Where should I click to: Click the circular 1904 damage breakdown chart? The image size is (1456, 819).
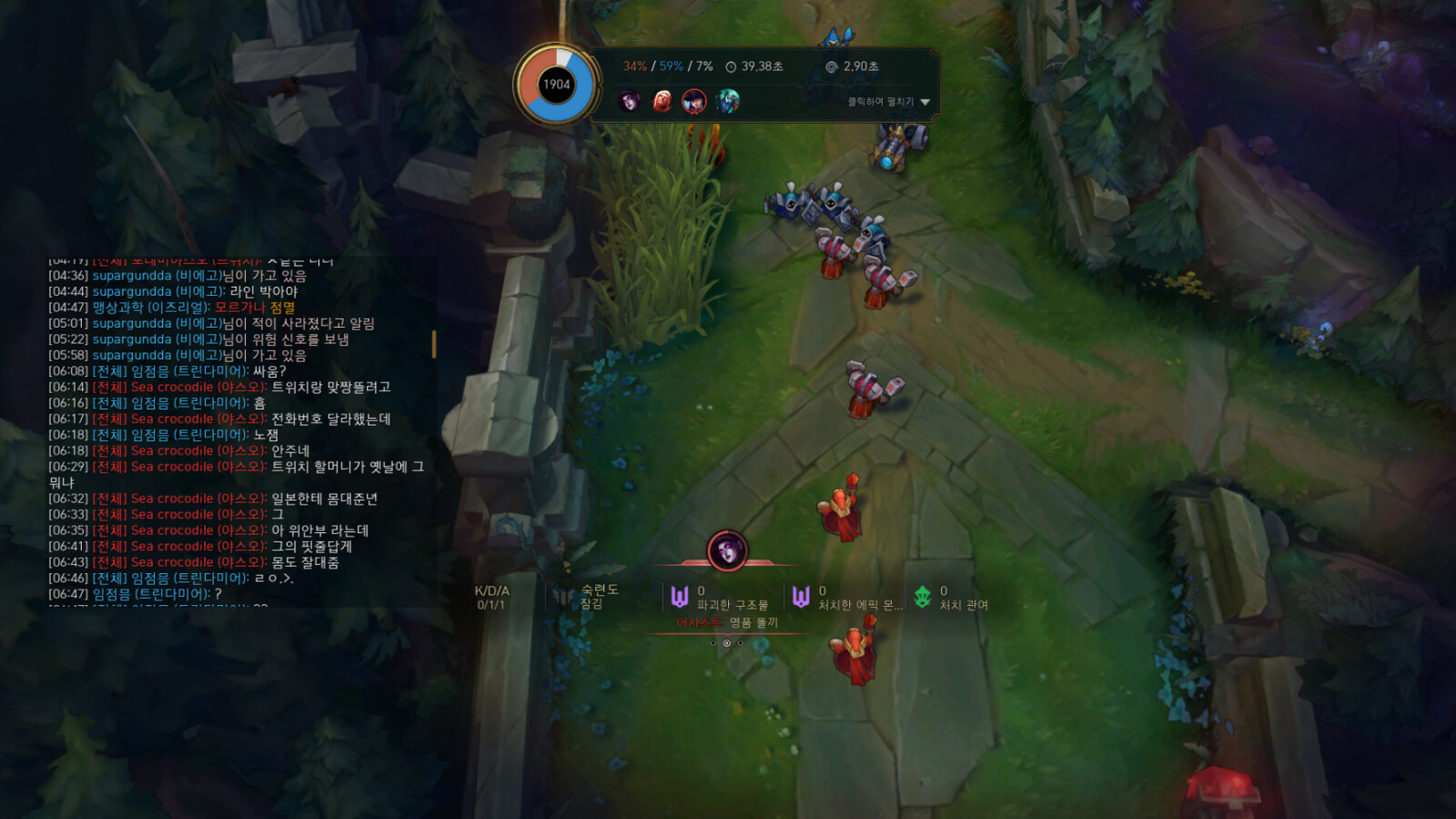(556, 85)
